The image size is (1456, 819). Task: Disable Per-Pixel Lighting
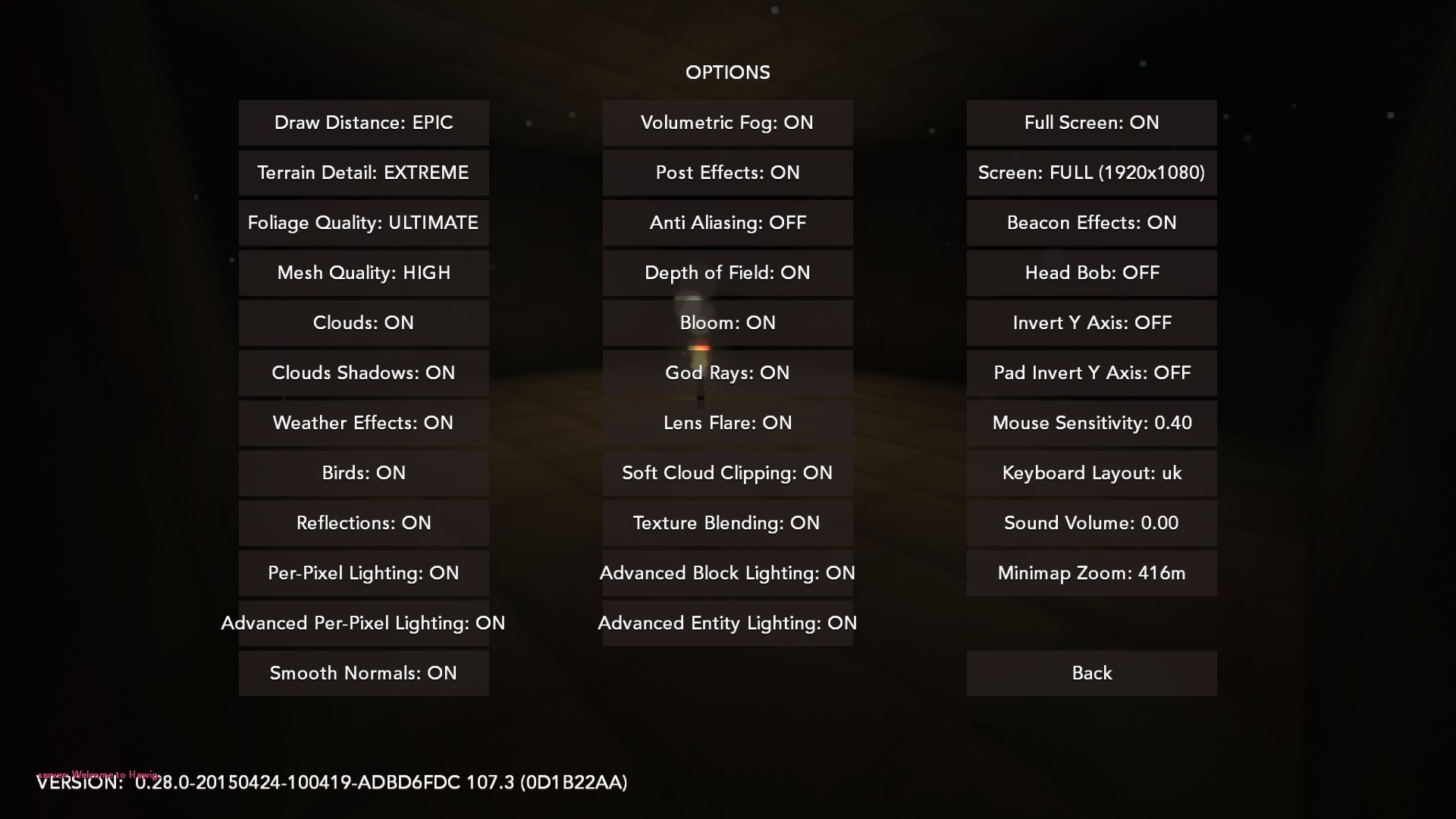tap(363, 573)
